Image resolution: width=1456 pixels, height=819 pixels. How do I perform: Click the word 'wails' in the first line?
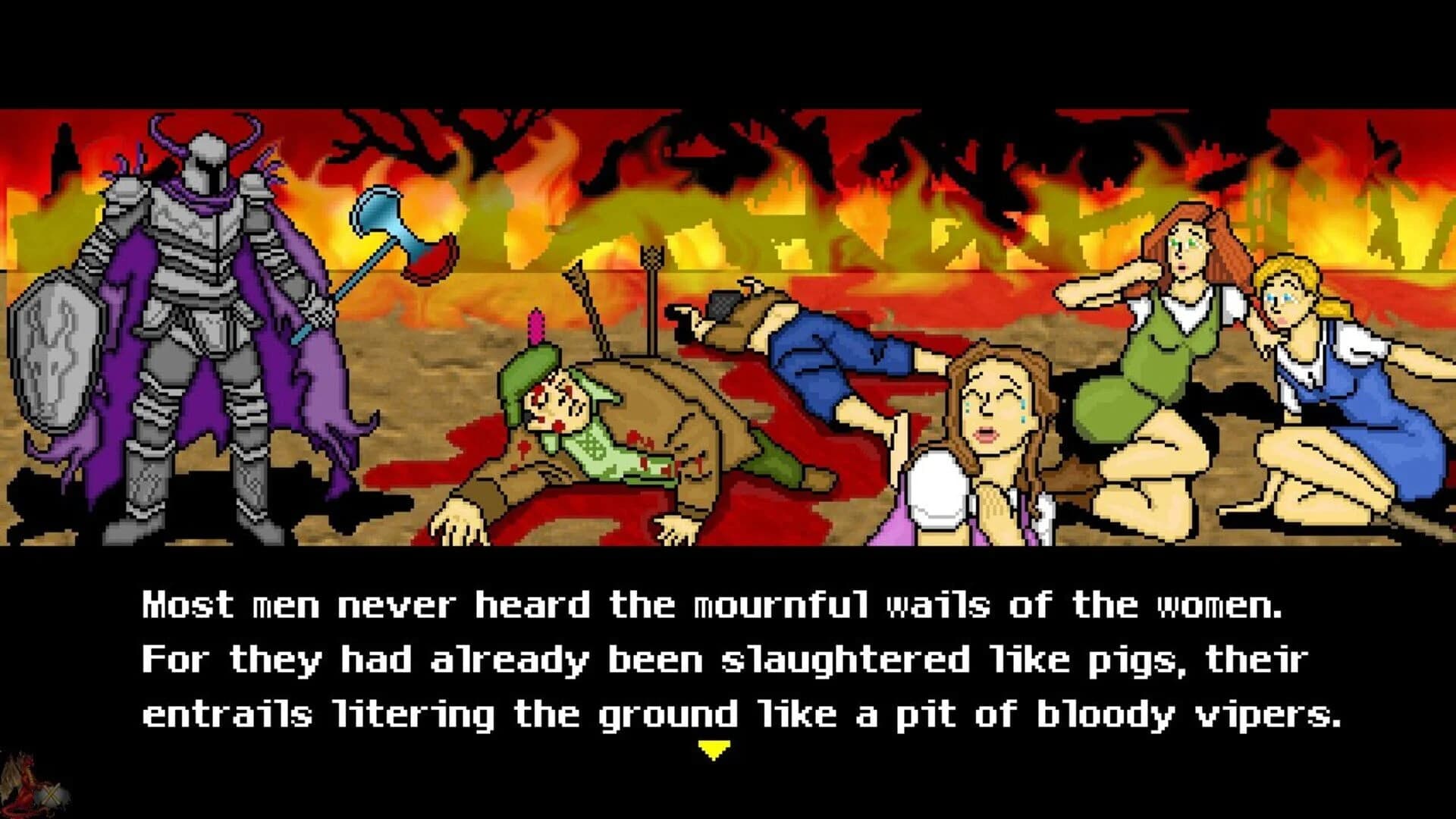940,603
